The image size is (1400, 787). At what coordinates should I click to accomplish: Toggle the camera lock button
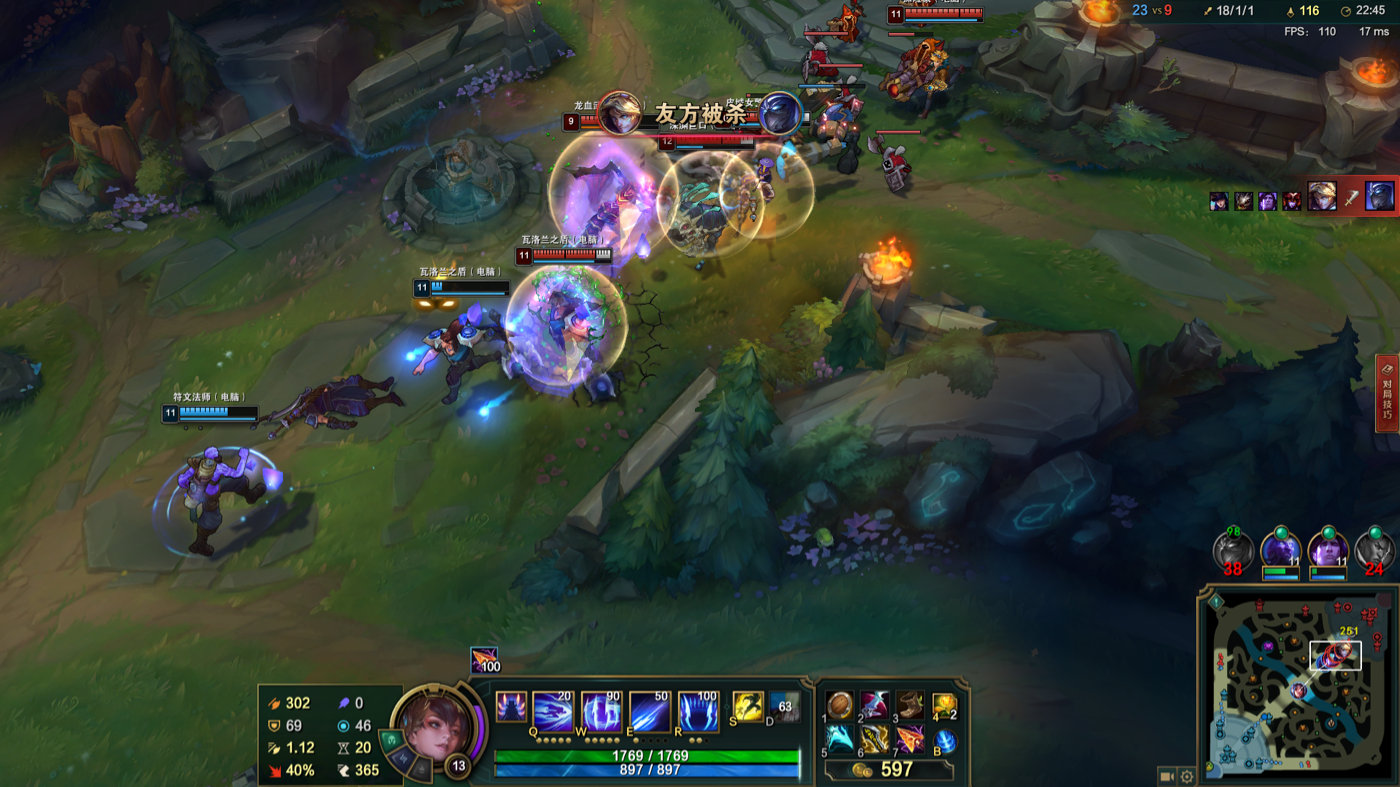[x=1166, y=775]
